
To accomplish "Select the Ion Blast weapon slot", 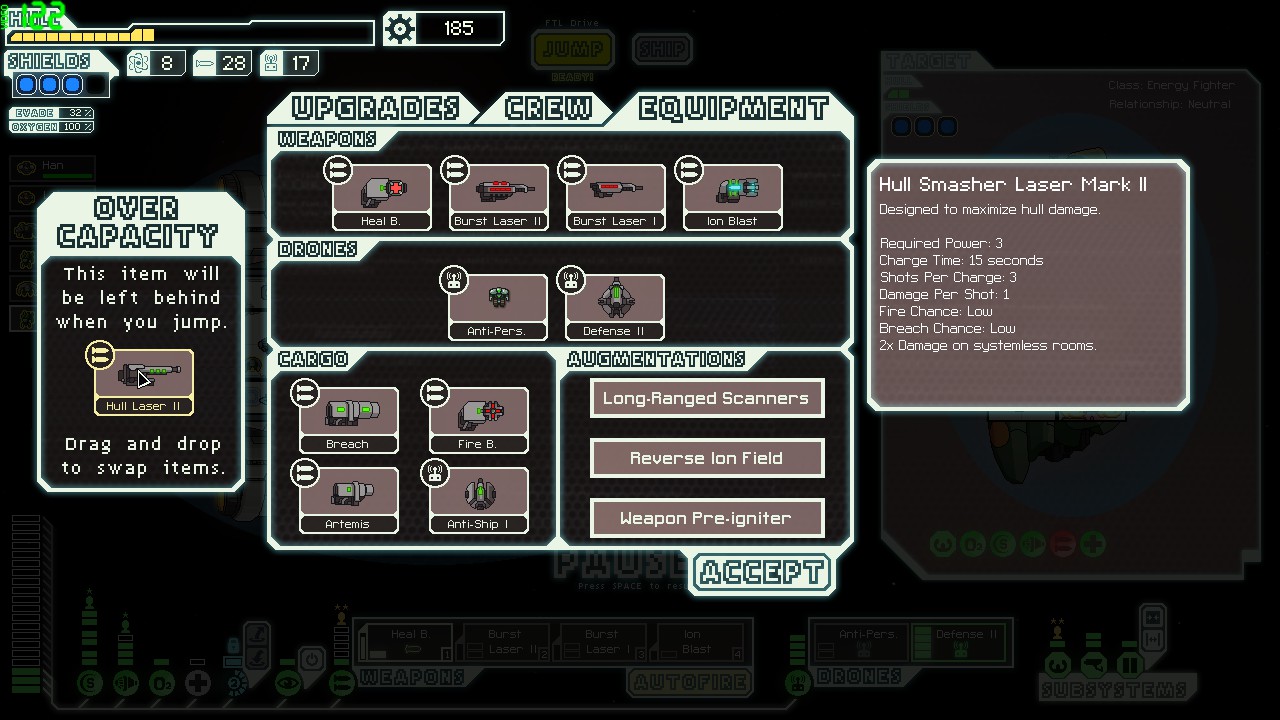I will (732, 197).
